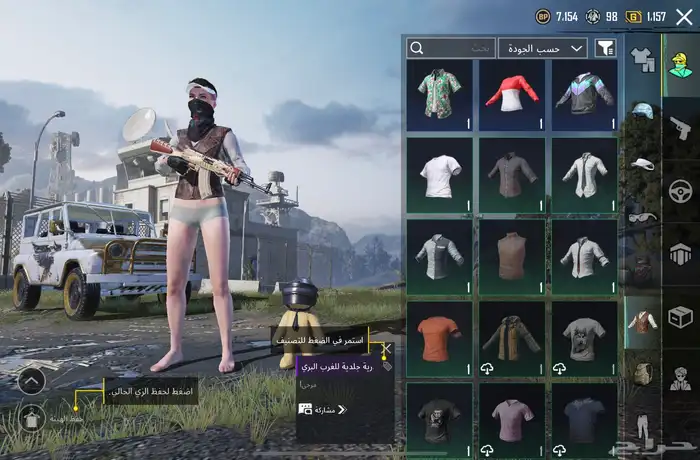Open the steering wheel vehicles tab

pyautogui.click(x=680, y=190)
